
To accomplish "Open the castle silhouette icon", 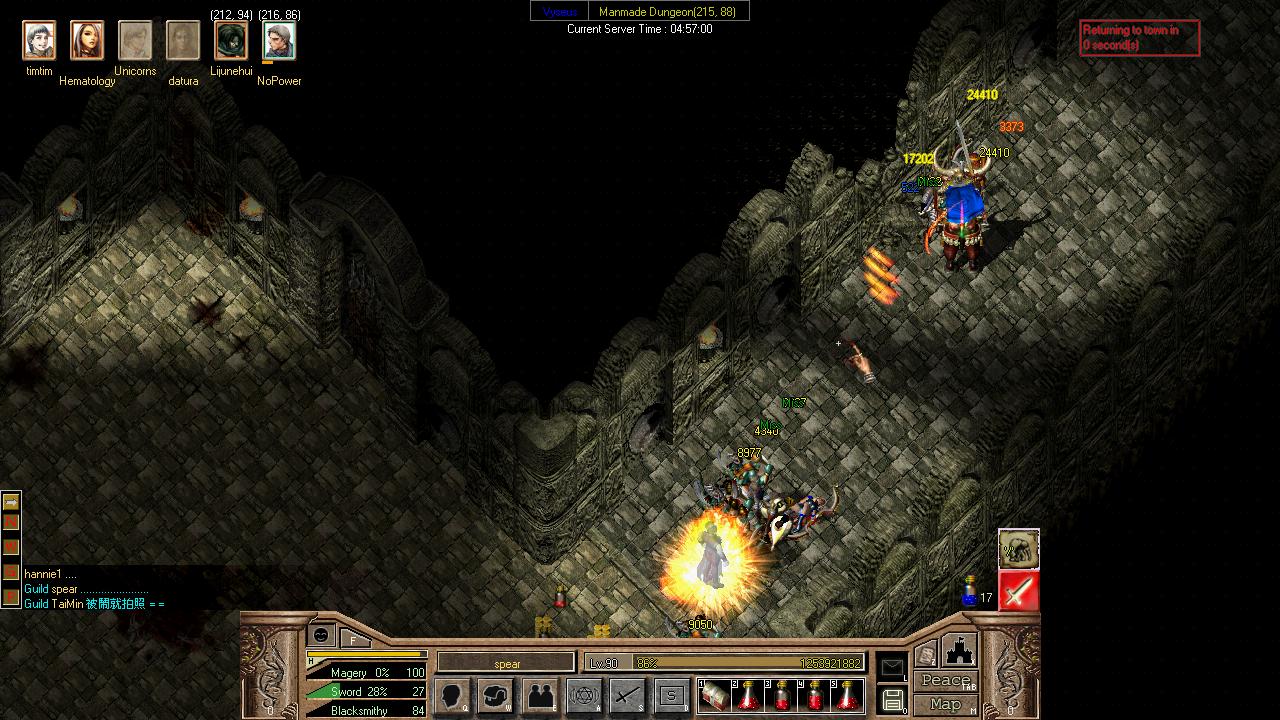I will click(959, 650).
